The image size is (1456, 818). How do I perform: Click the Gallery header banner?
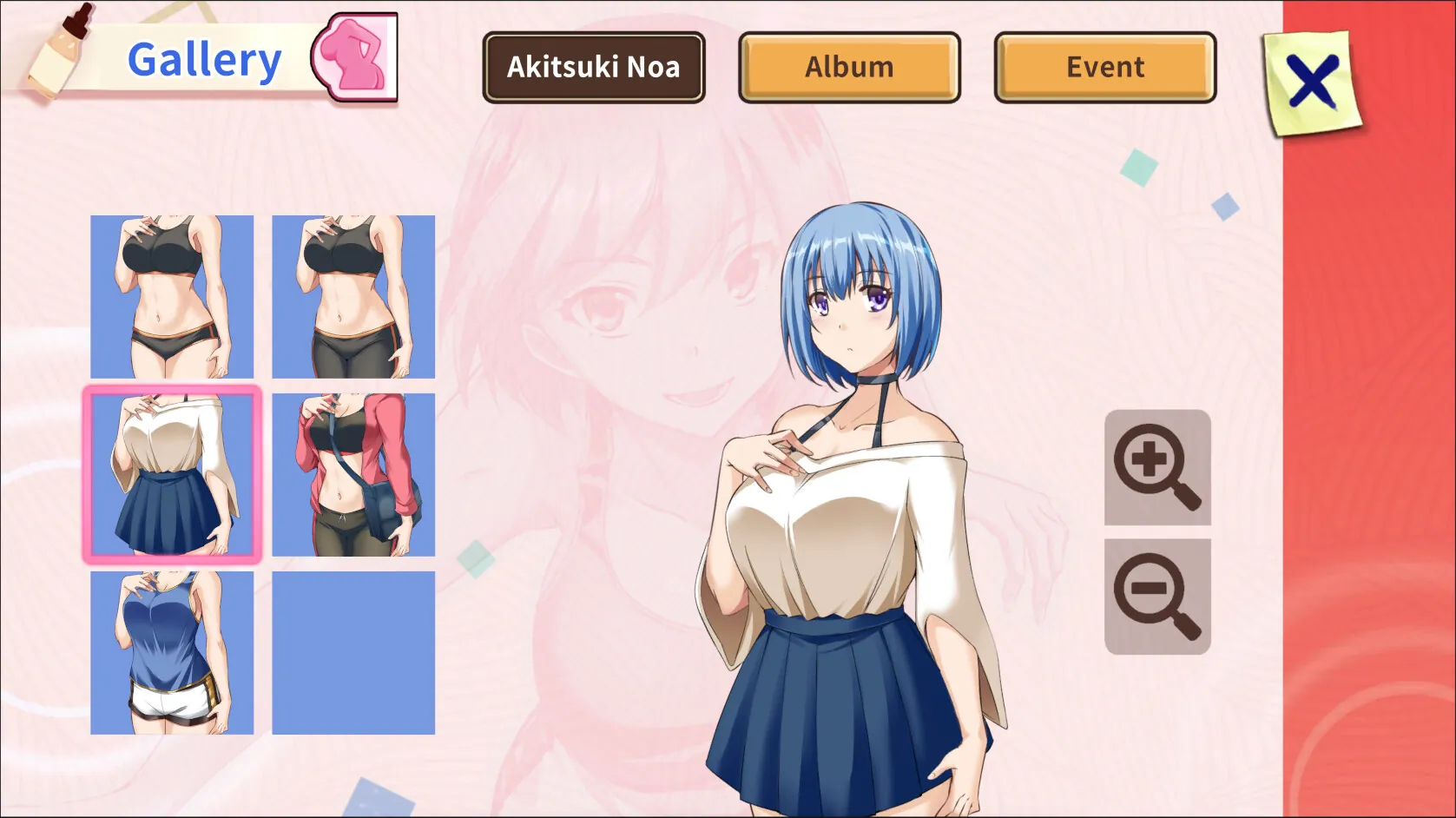[x=204, y=58]
